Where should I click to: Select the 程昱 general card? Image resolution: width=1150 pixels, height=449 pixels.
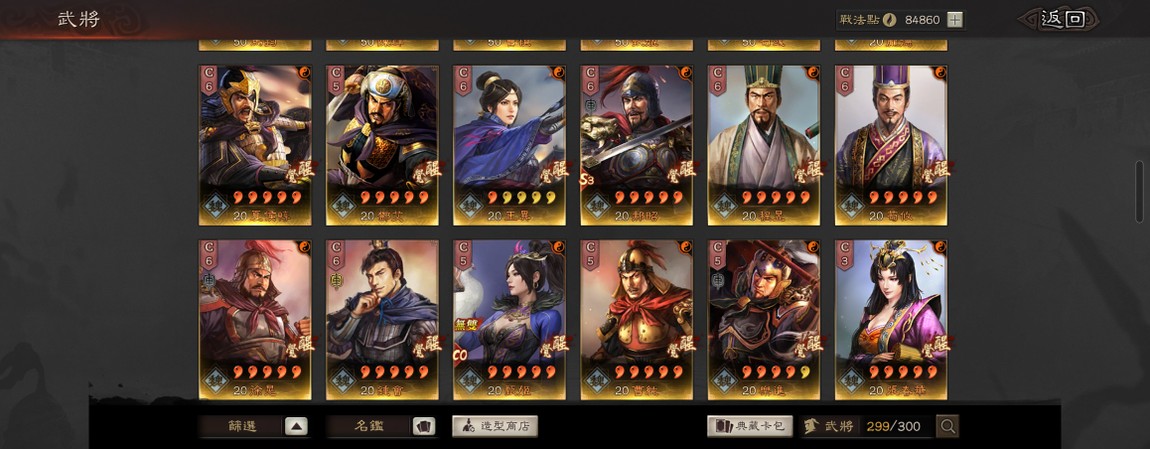(x=763, y=145)
